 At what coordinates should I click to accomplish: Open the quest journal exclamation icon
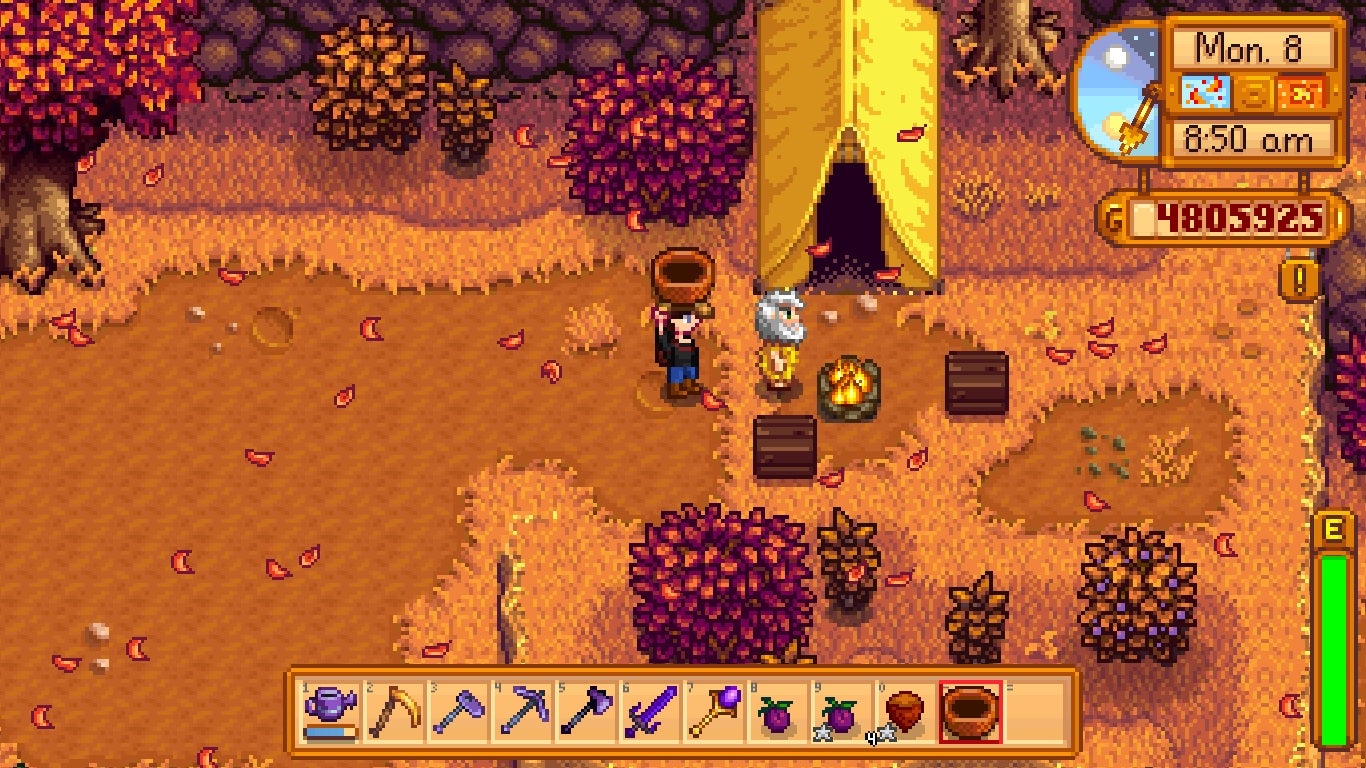[x=1299, y=281]
